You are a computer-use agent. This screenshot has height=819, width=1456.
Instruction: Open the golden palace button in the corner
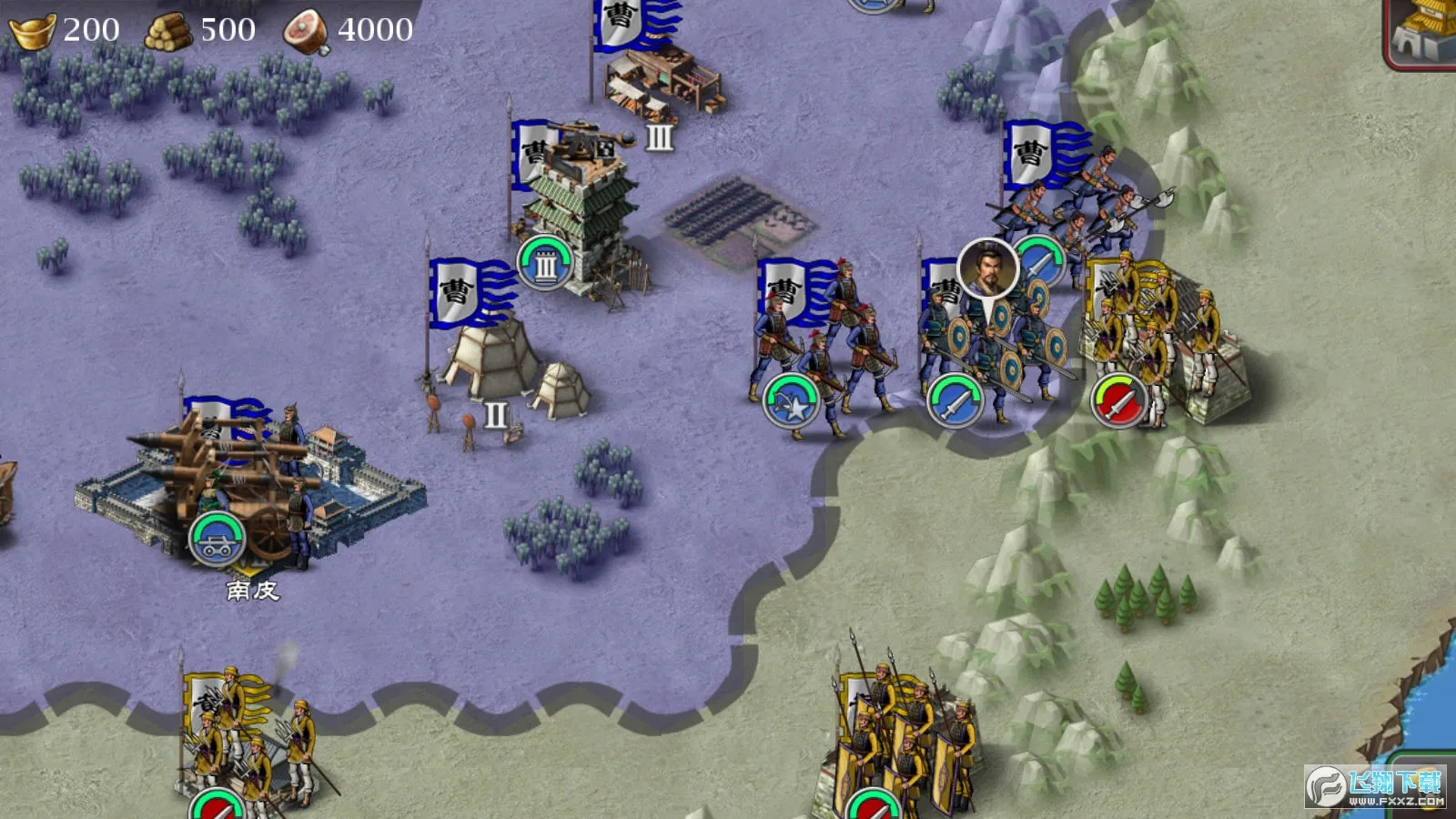click(1424, 32)
